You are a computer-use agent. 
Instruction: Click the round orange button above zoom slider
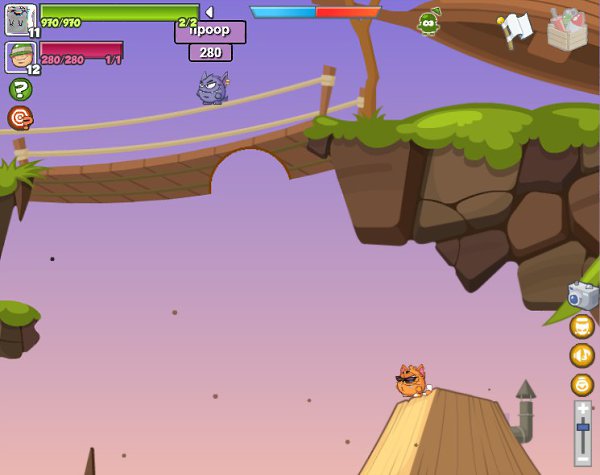[x=582, y=384]
